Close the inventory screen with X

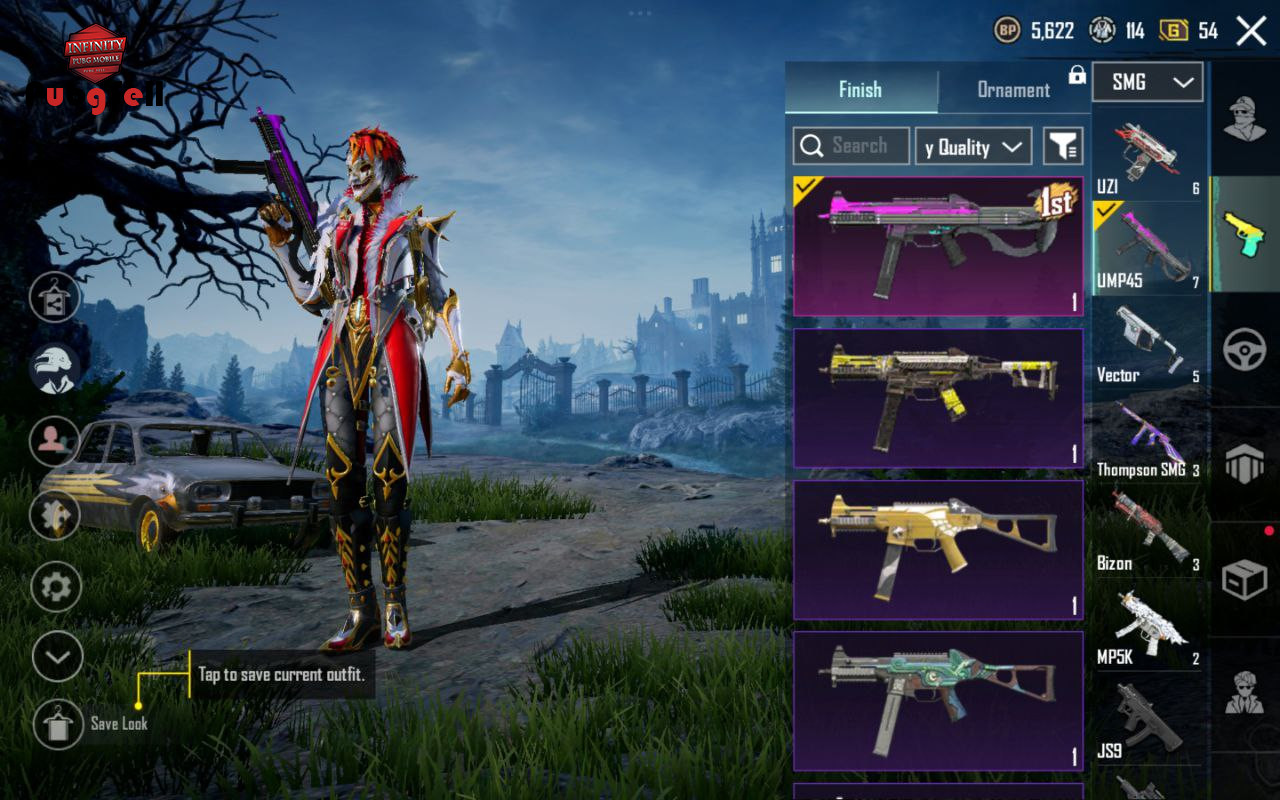1251,31
